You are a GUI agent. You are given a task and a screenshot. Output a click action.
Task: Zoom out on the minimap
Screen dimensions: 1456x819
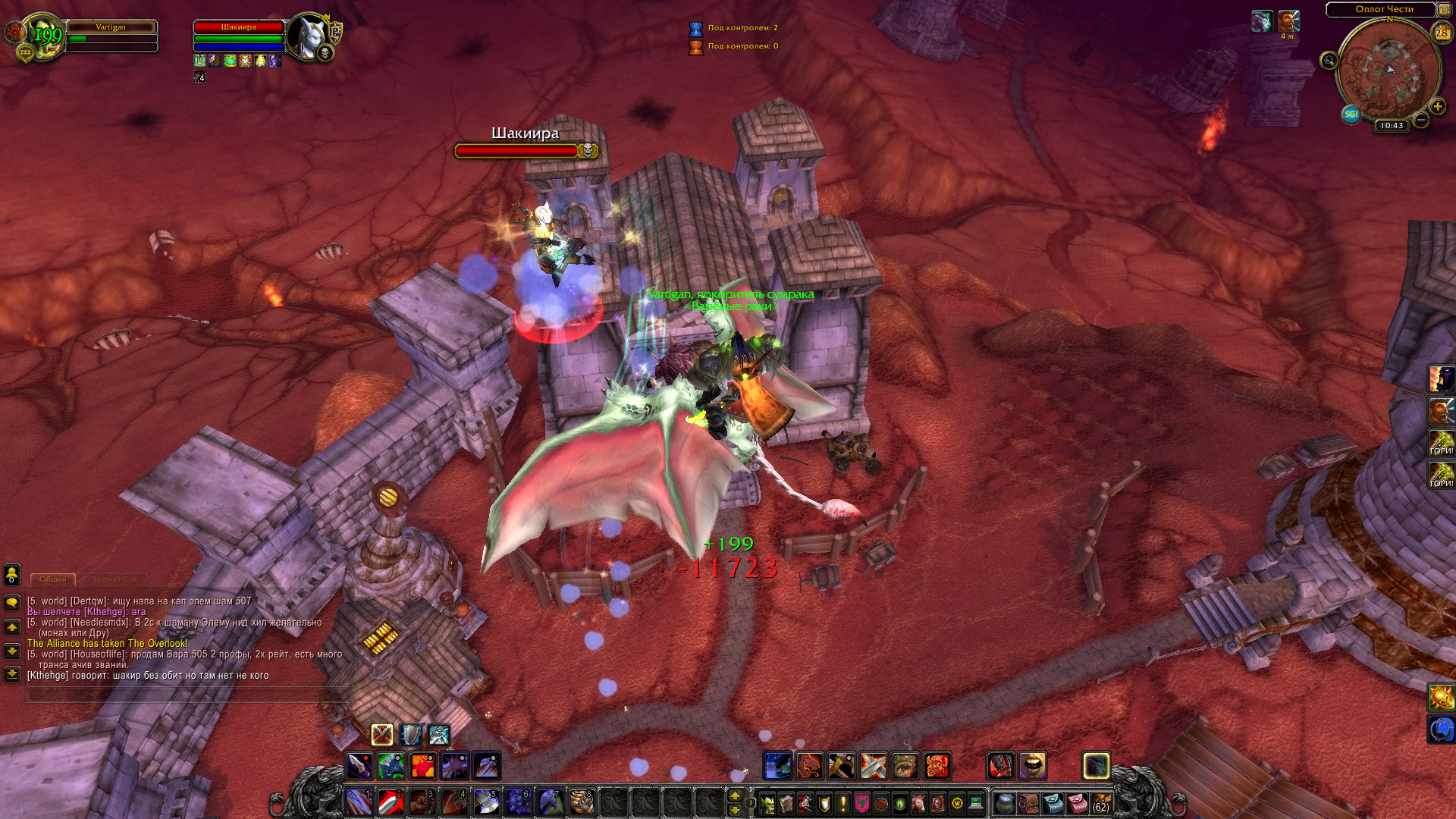click(1421, 120)
